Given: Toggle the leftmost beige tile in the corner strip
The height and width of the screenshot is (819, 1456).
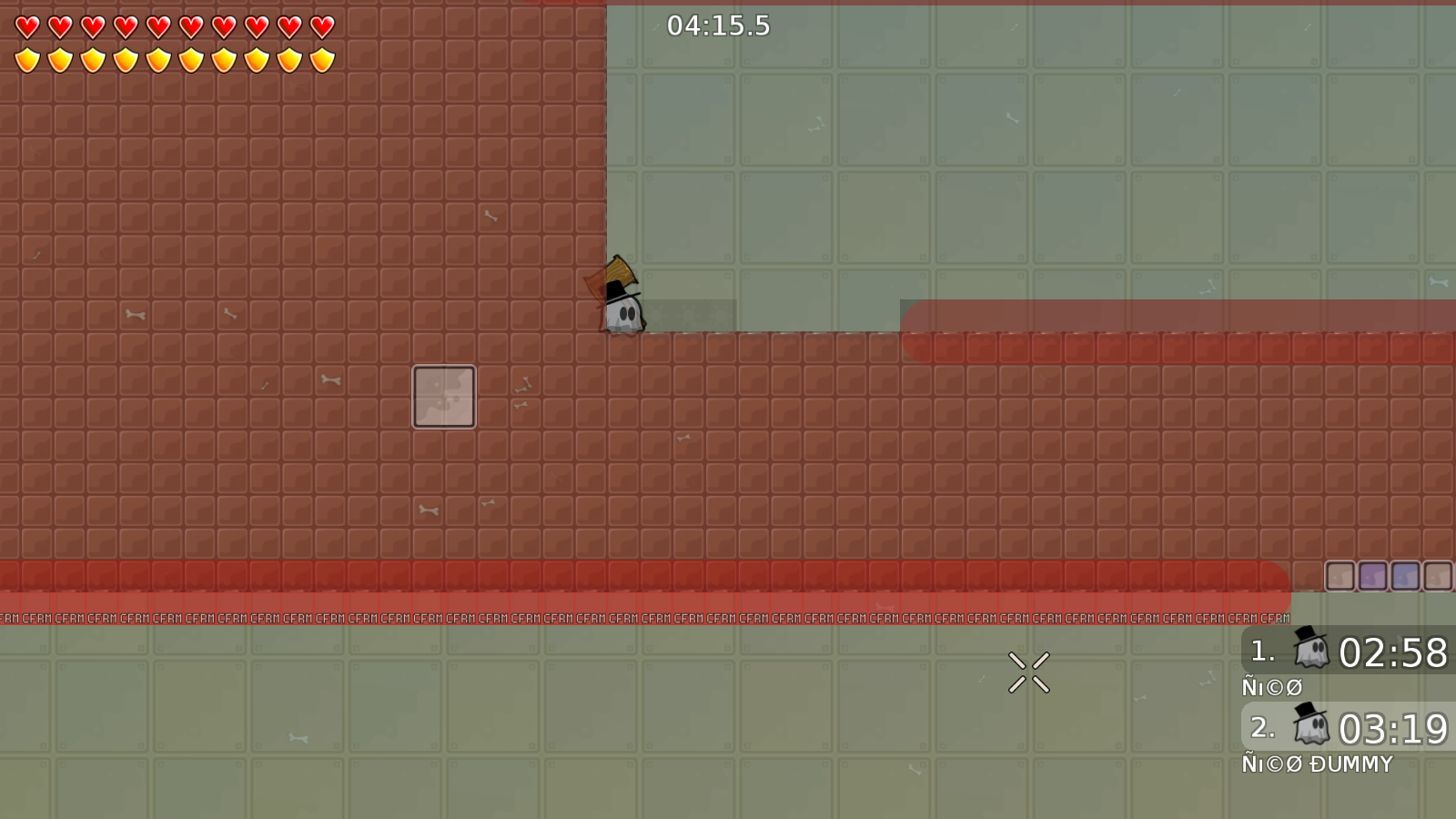Looking at the screenshot, I should click(1340, 577).
